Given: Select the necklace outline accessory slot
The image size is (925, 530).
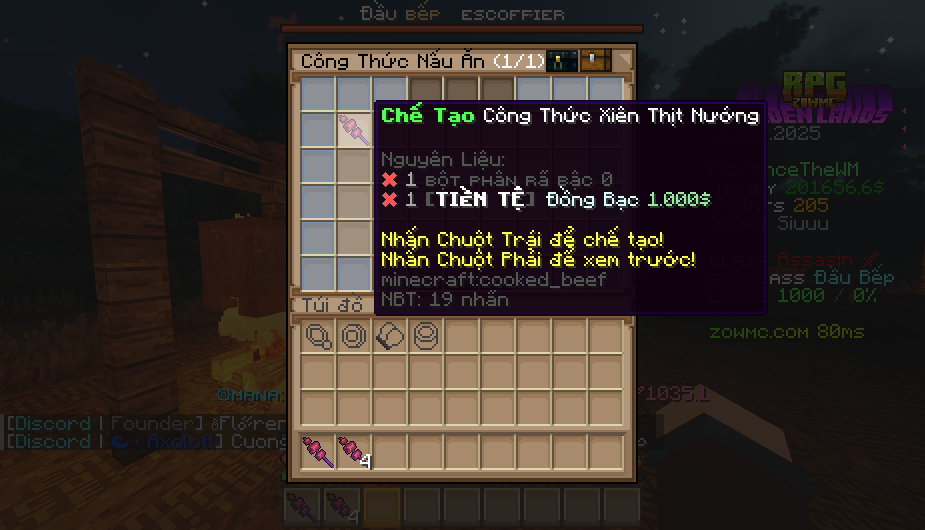Looking at the screenshot, I should [318, 337].
